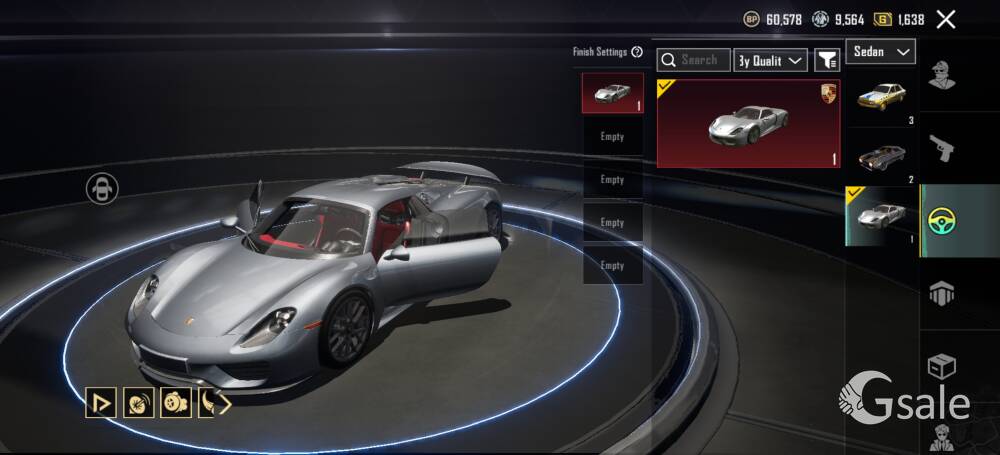Open the crate box tab
The width and height of the screenshot is (1000, 455).
click(x=942, y=365)
